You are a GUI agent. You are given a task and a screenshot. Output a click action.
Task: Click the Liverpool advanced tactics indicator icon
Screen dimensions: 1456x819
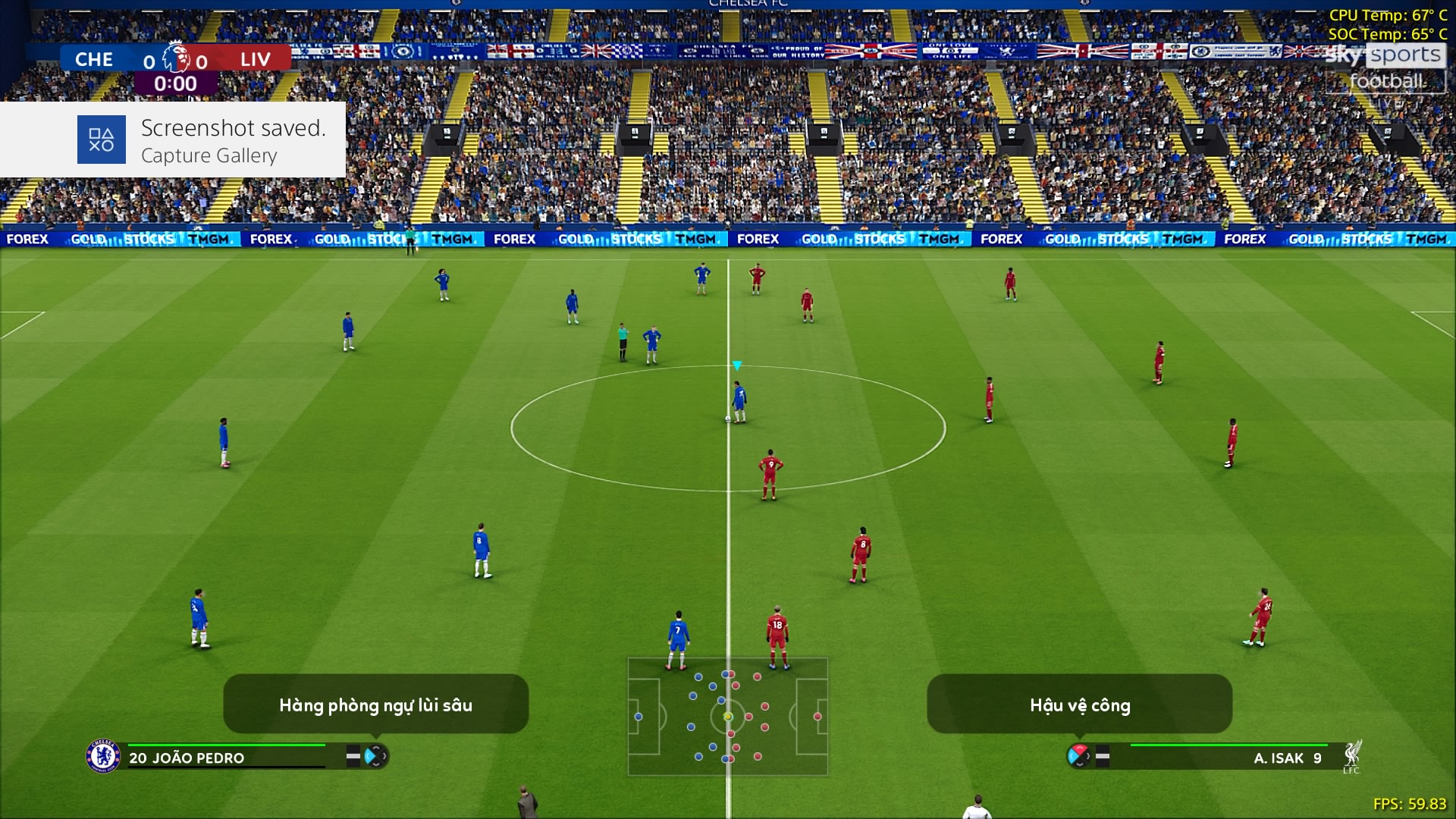pos(1078,755)
